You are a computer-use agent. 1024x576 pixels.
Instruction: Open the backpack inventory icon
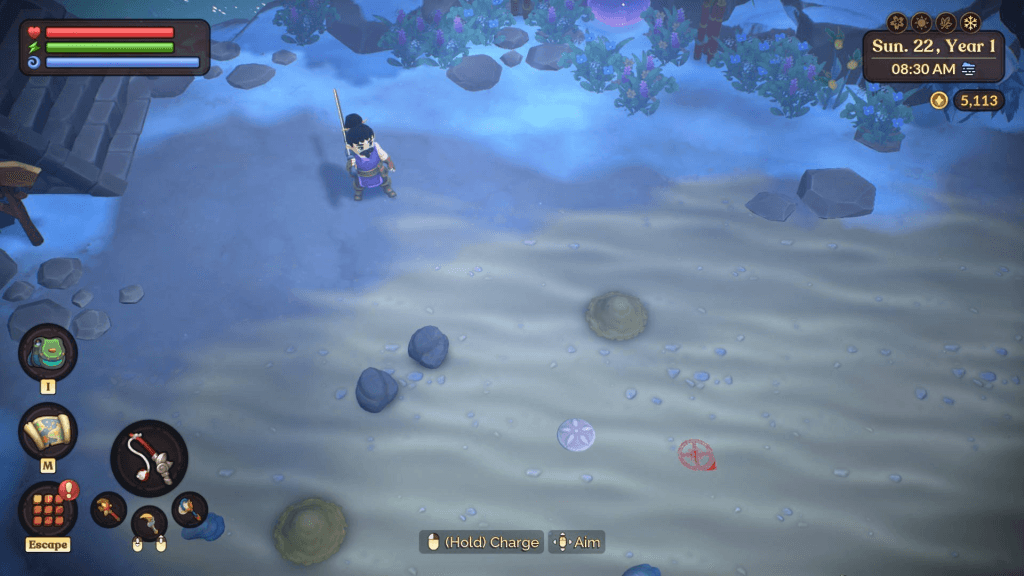[47, 352]
